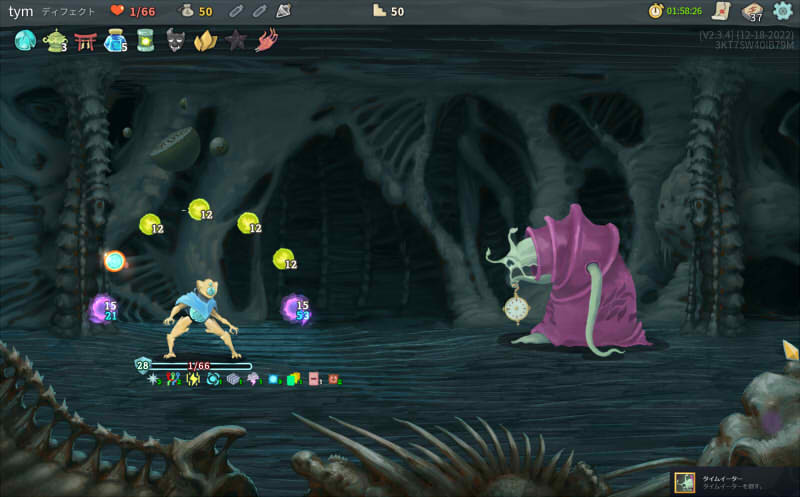Image resolution: width=800 pixels, height=497 pixels.
Task: Click the kite-shaped potion in the top bar
Action: [283, 11]
